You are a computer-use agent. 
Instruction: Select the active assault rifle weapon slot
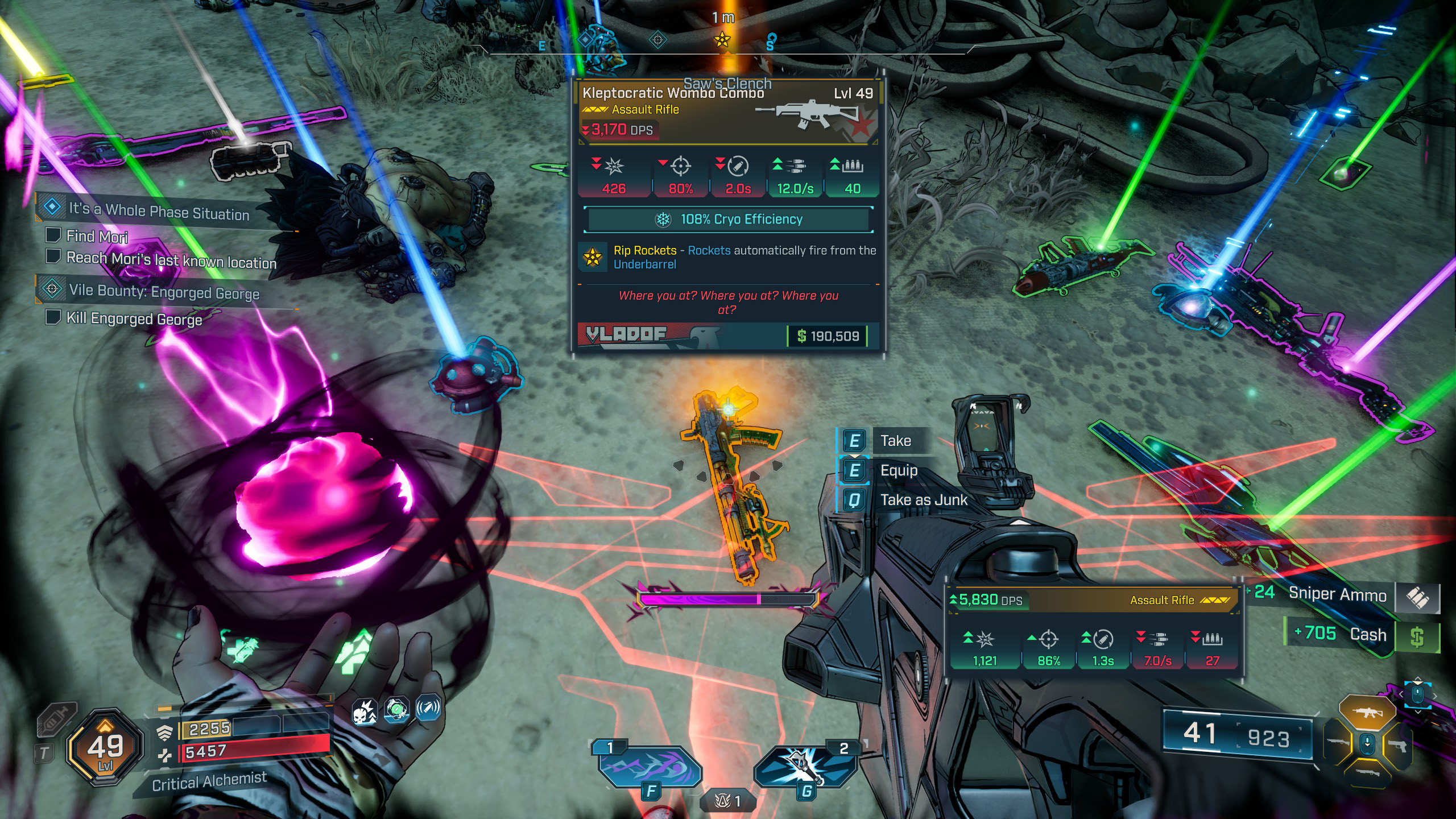coord(1367,713)
